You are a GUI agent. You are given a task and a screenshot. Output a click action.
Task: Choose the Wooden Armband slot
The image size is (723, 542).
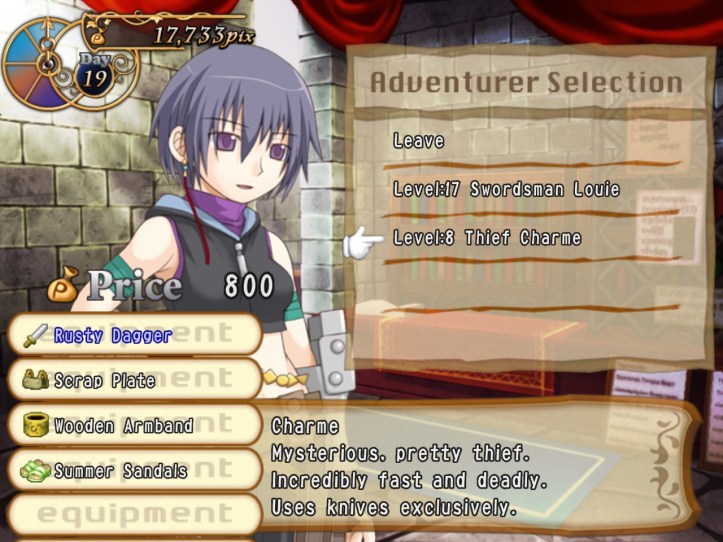tap(134, 426)
